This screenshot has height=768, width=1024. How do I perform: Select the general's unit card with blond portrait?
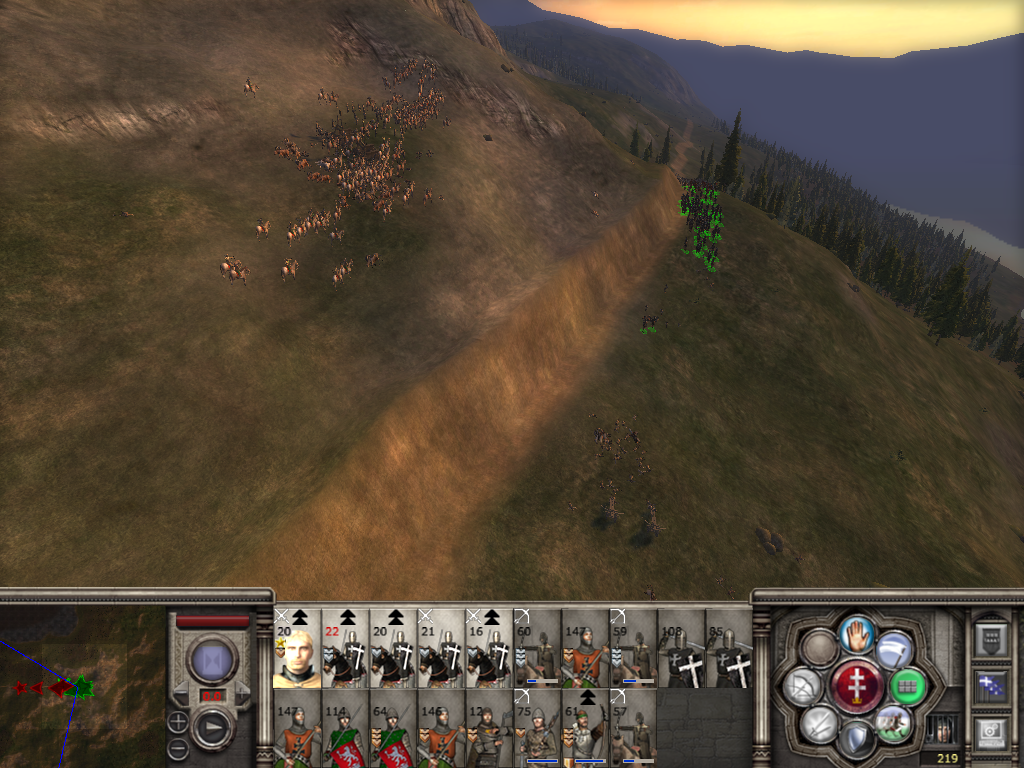[x=298, y=649]
